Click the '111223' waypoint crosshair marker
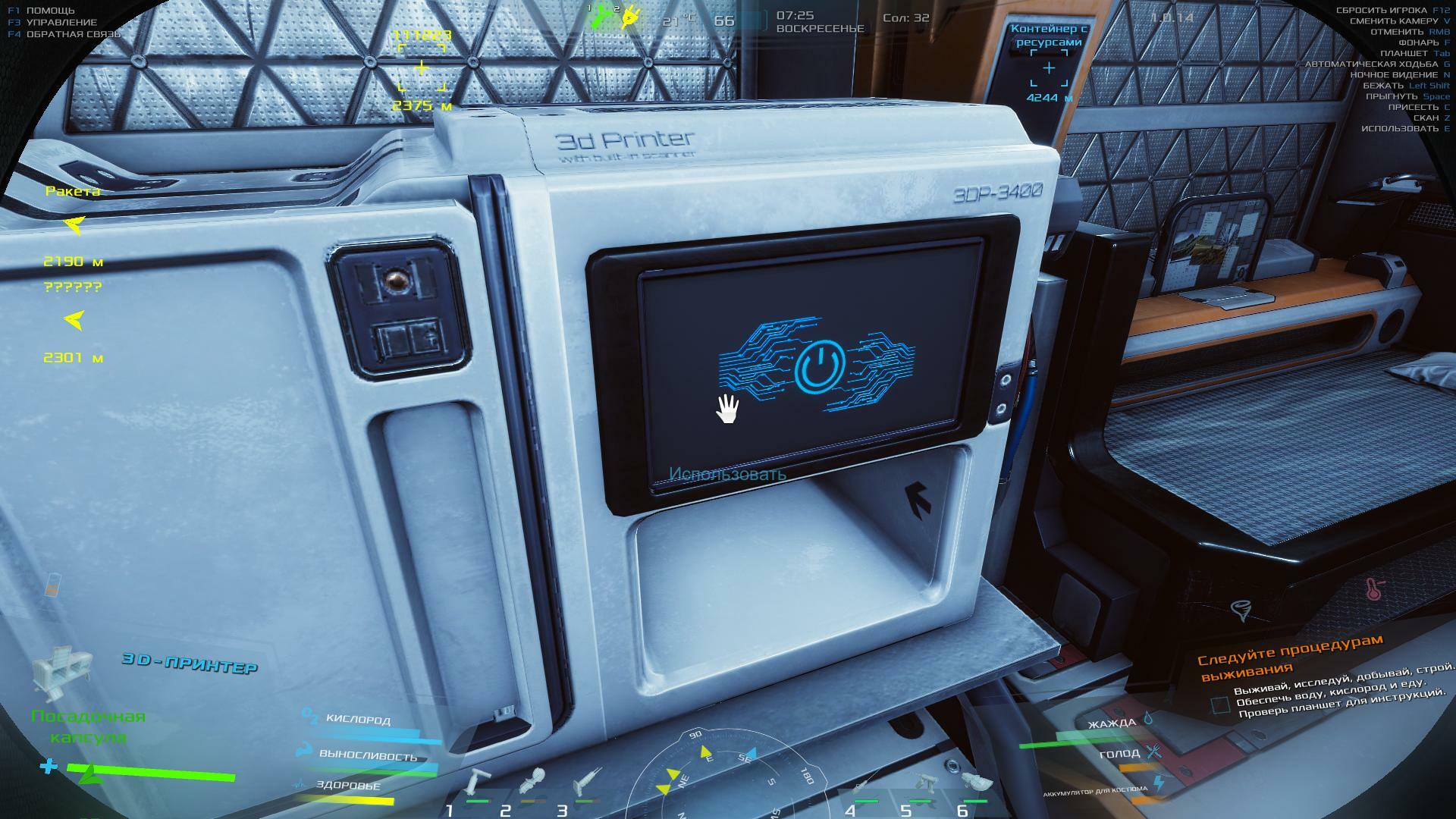The width and height of the screenshot is (1456, 819). (421, 69)
